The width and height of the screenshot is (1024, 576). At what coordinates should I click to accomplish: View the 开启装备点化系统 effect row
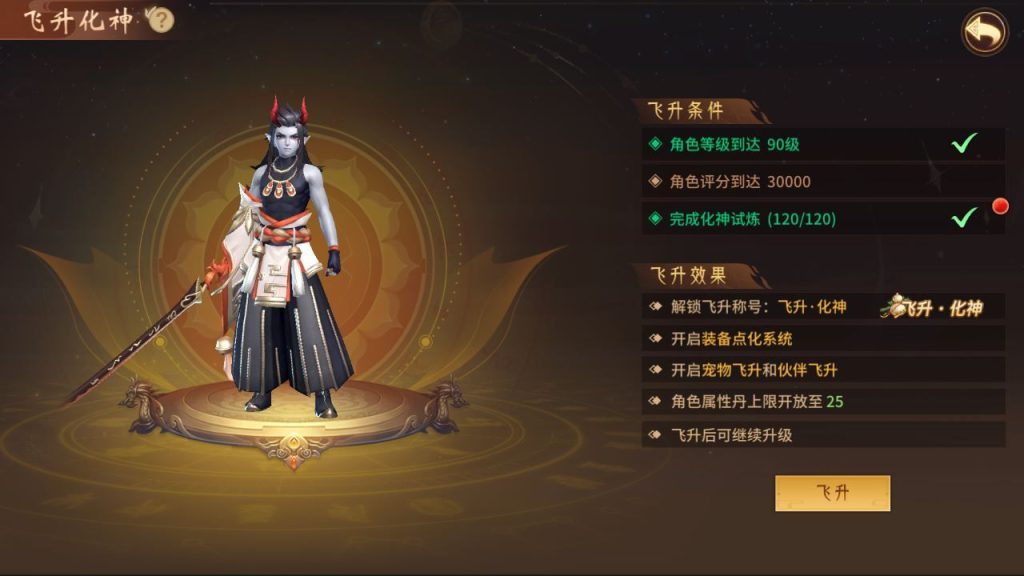tap(822, 339)
